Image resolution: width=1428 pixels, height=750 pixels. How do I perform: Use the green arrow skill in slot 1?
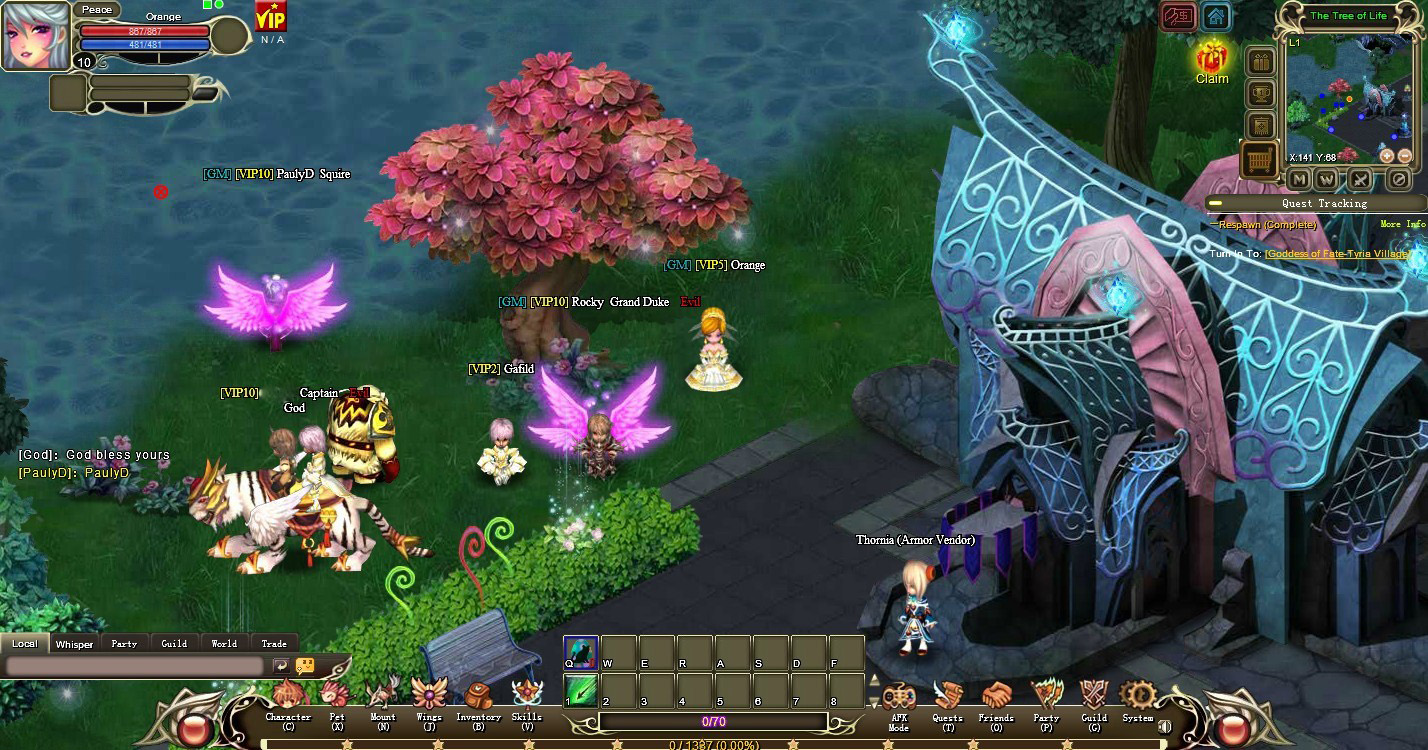coord(581,691)
